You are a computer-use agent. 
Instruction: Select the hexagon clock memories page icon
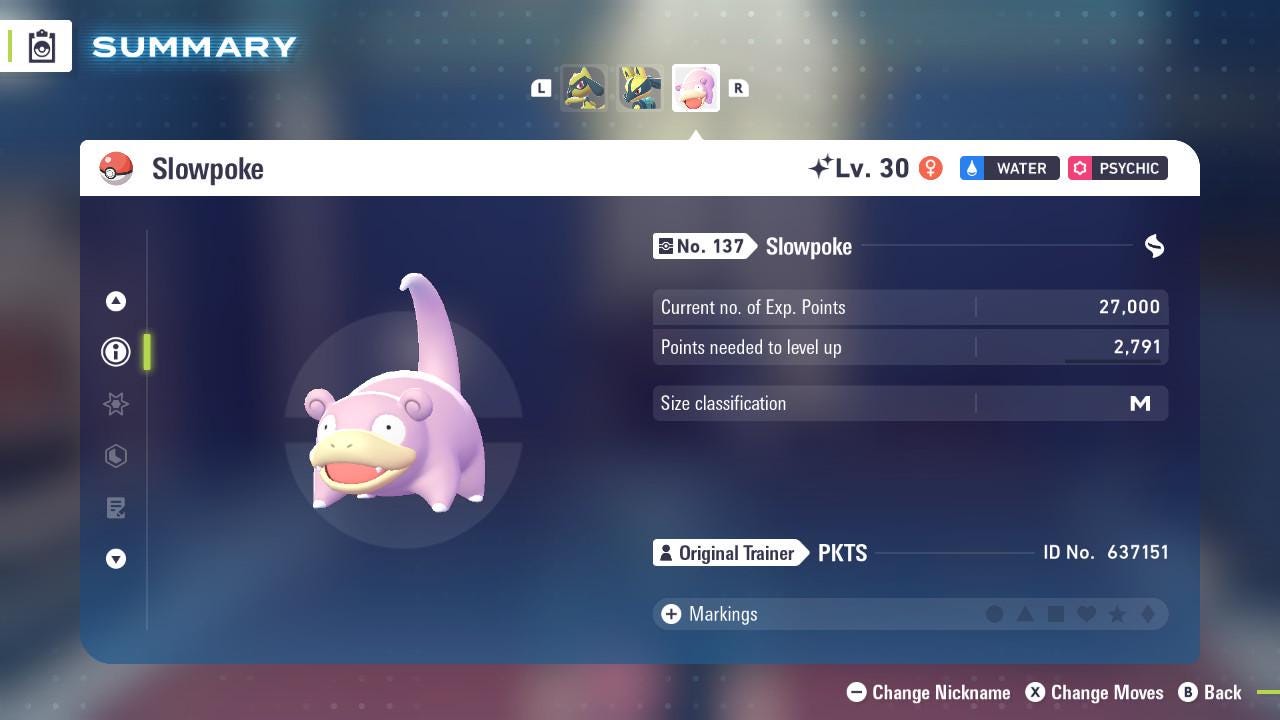tap(116, 456)
